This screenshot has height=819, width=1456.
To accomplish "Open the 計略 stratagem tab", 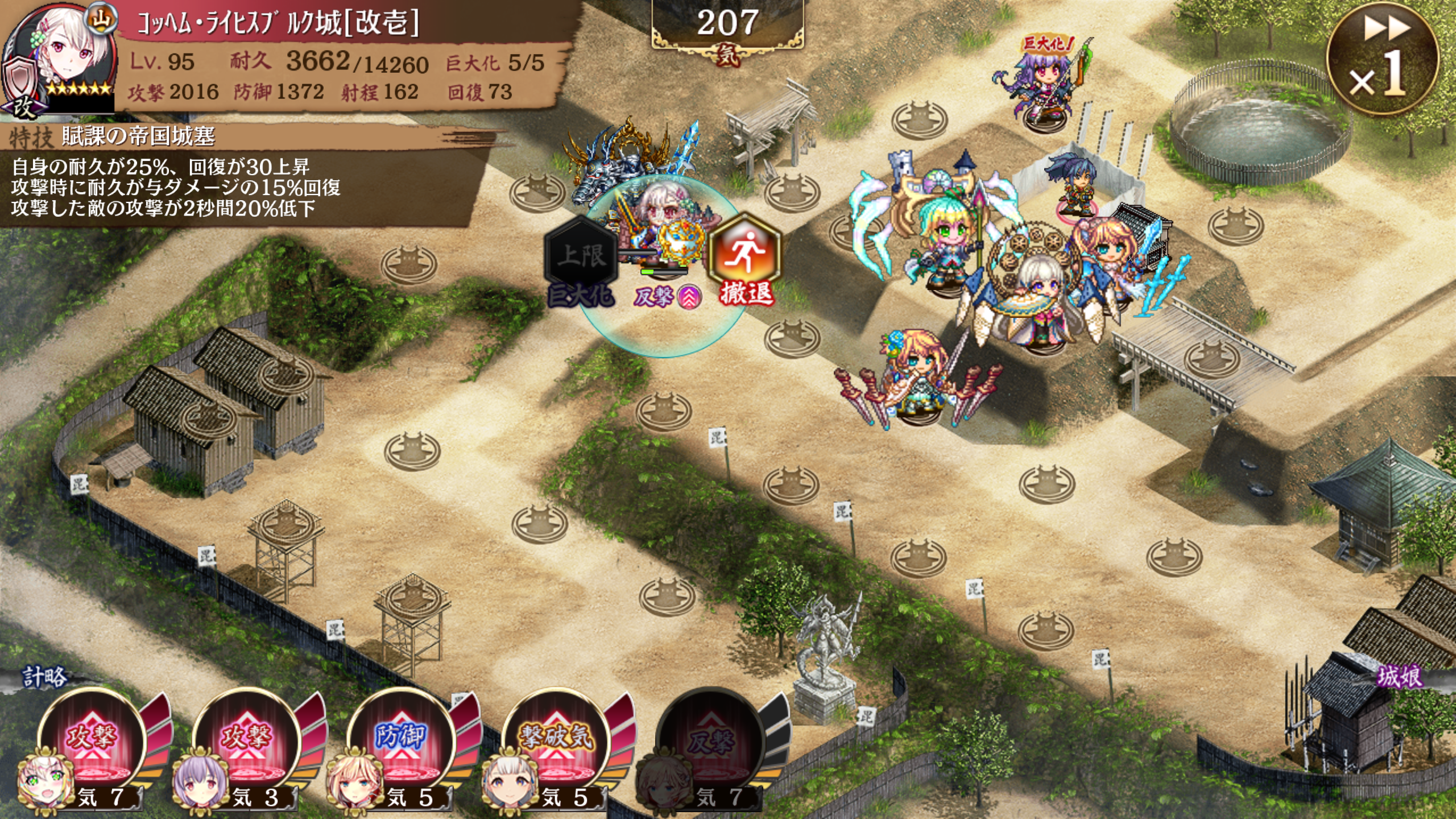I will 44,677.
